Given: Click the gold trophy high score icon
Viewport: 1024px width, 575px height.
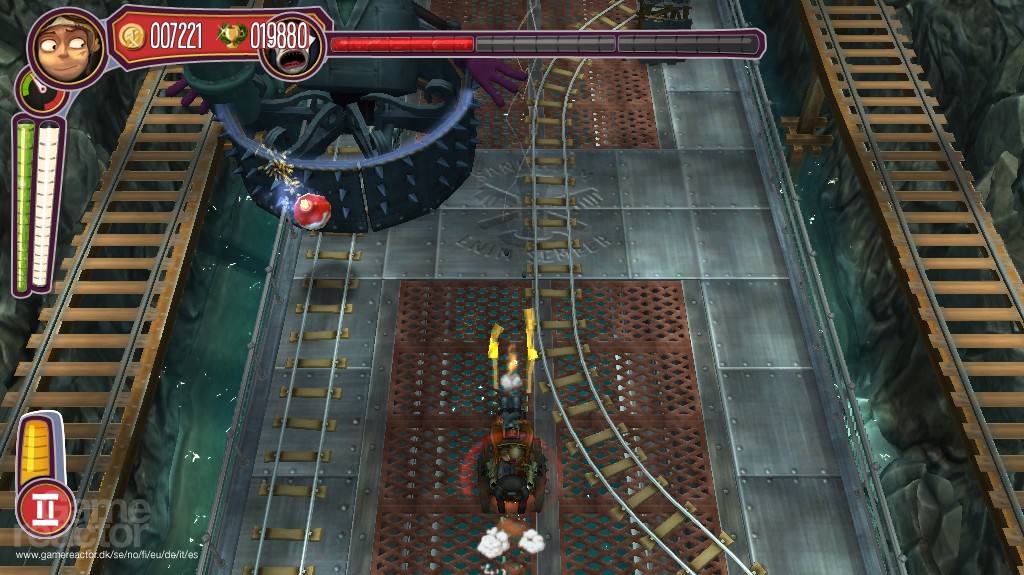Looking at the screenshot, I should [231, 36].
